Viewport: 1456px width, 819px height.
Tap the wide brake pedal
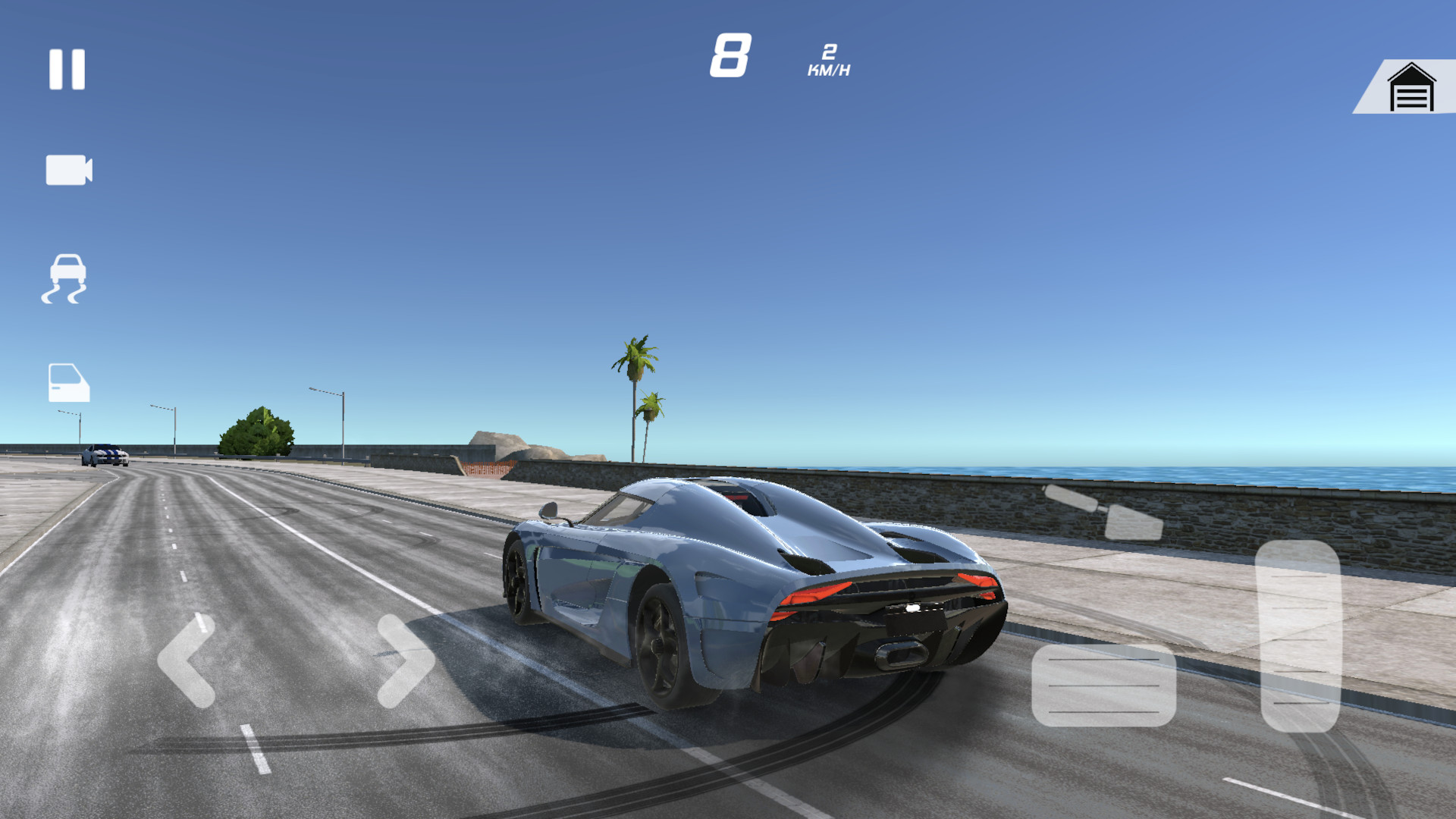1103,685
